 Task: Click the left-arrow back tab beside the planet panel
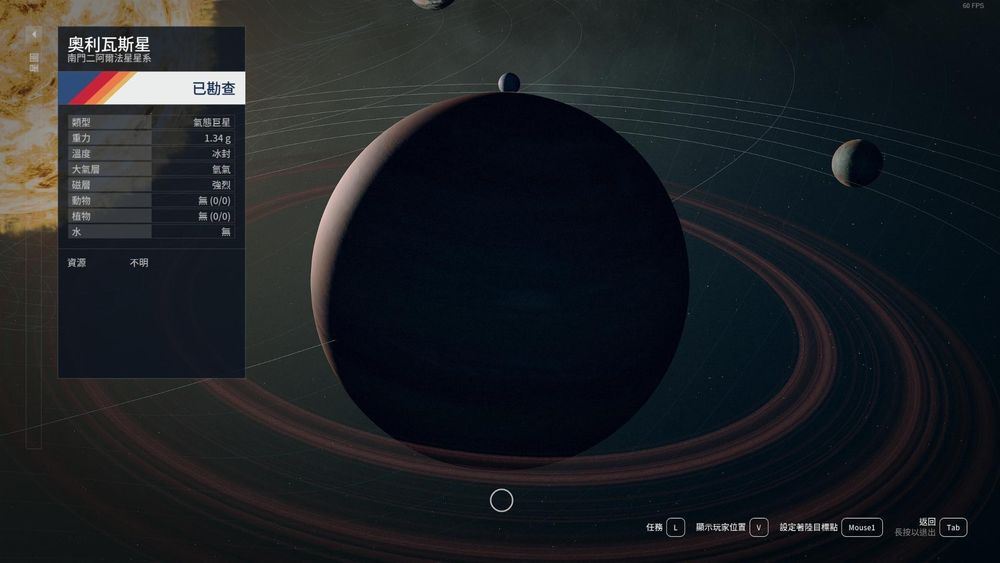34,34
